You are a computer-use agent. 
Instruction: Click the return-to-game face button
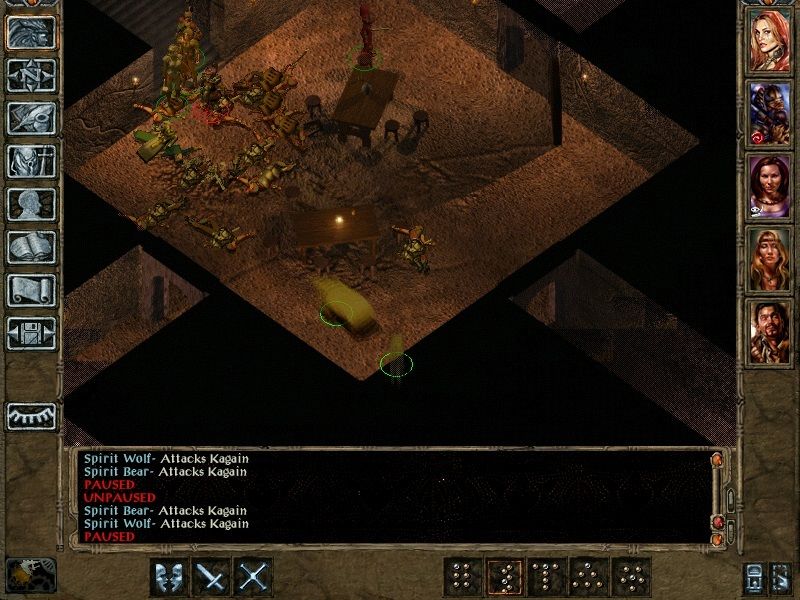30,31
